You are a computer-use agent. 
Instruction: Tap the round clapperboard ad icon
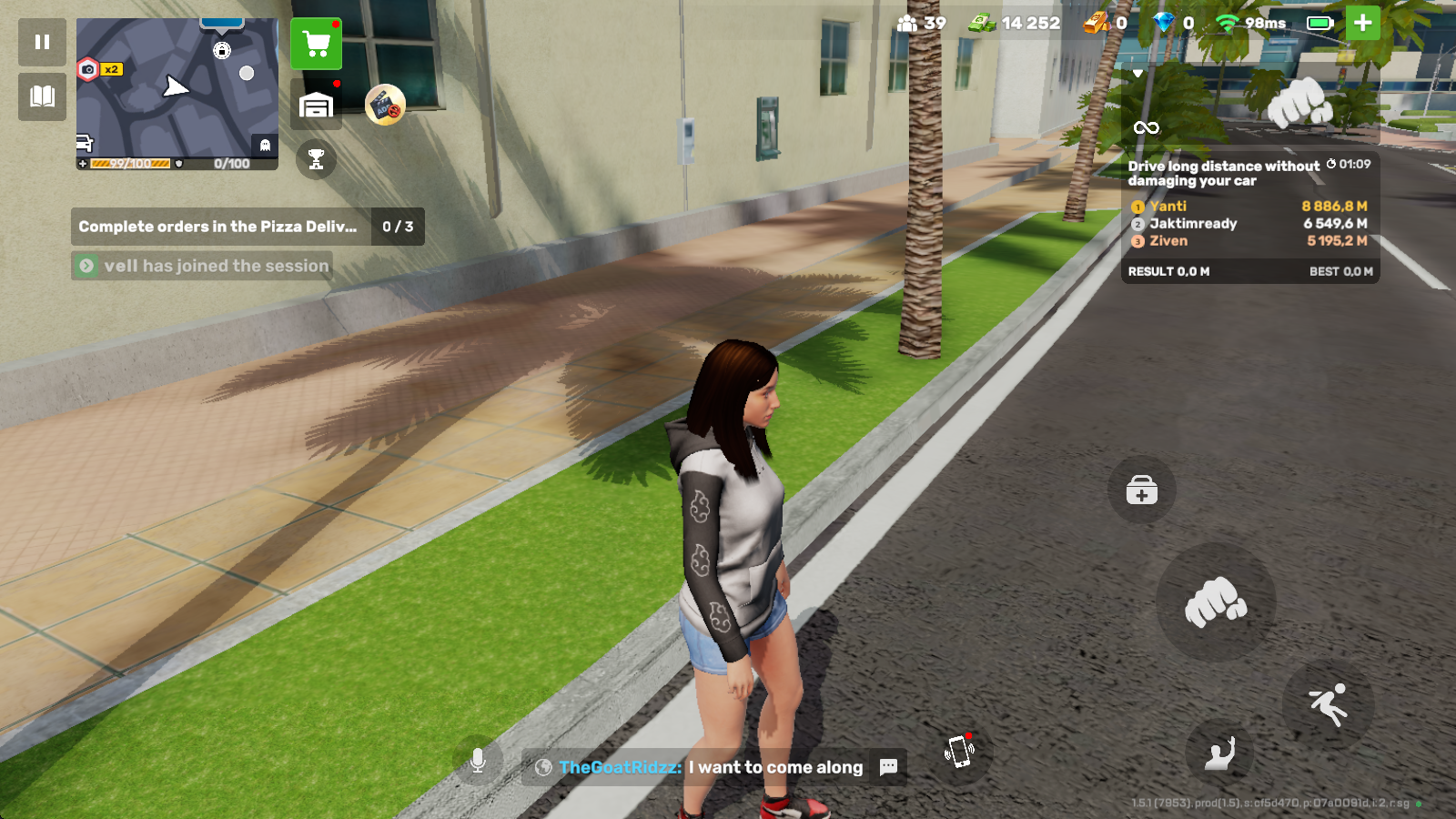click(385, 105)
